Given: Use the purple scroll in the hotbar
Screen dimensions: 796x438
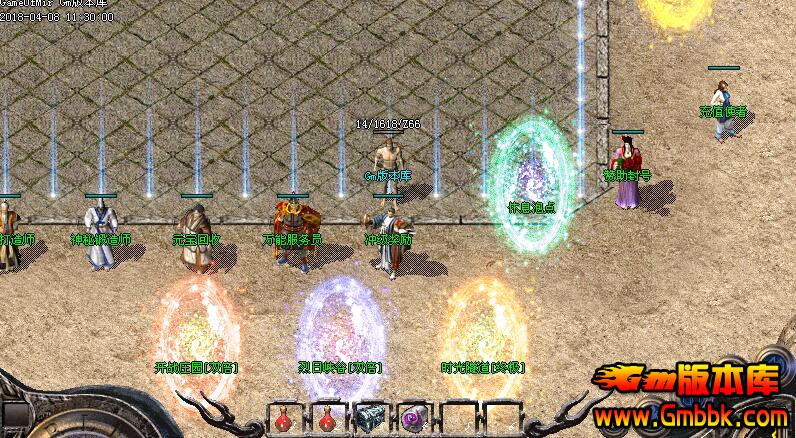Looking at the screenshot, I should click(413, 418).
